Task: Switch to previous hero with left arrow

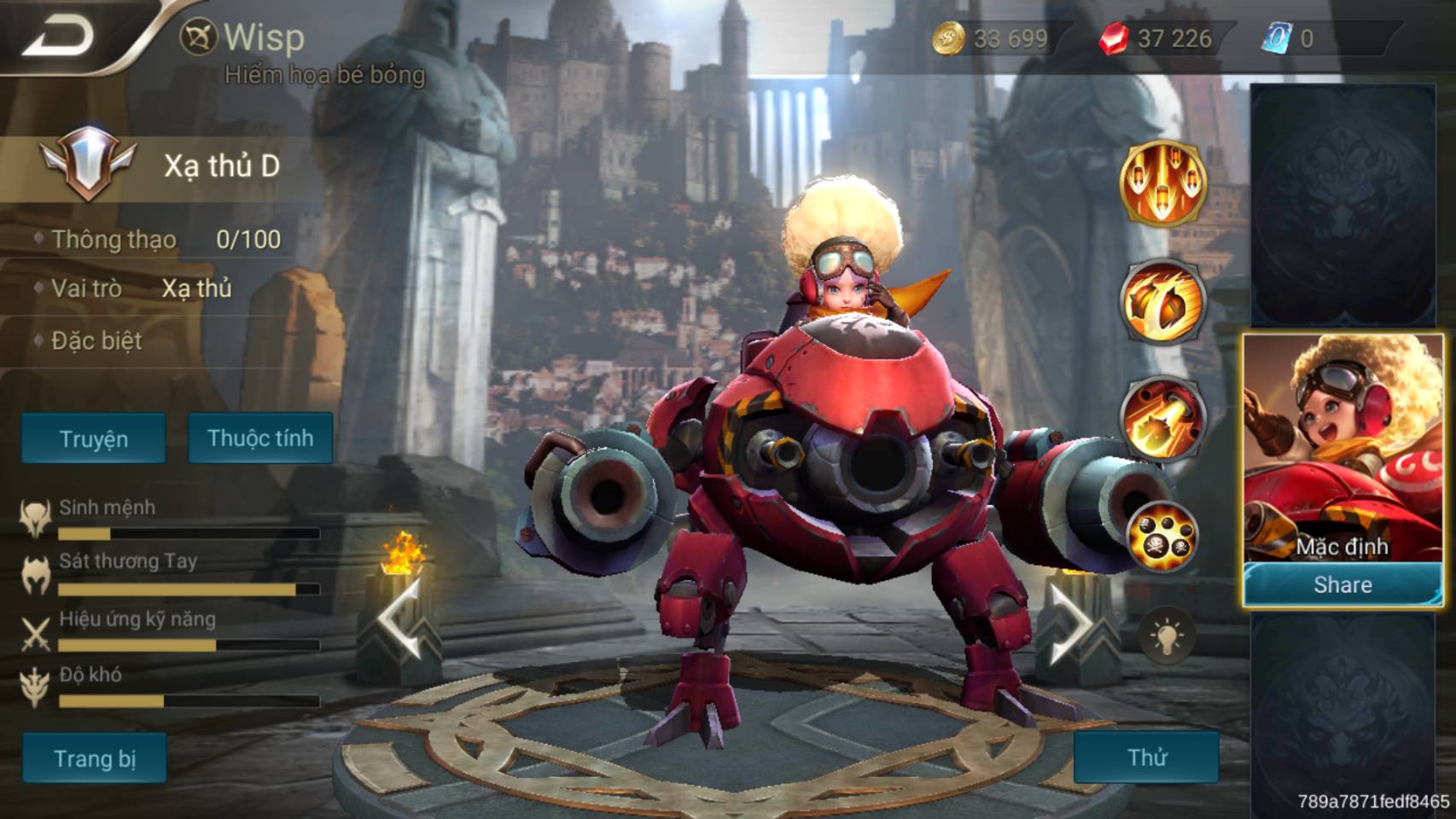Action: pos(399,623)
